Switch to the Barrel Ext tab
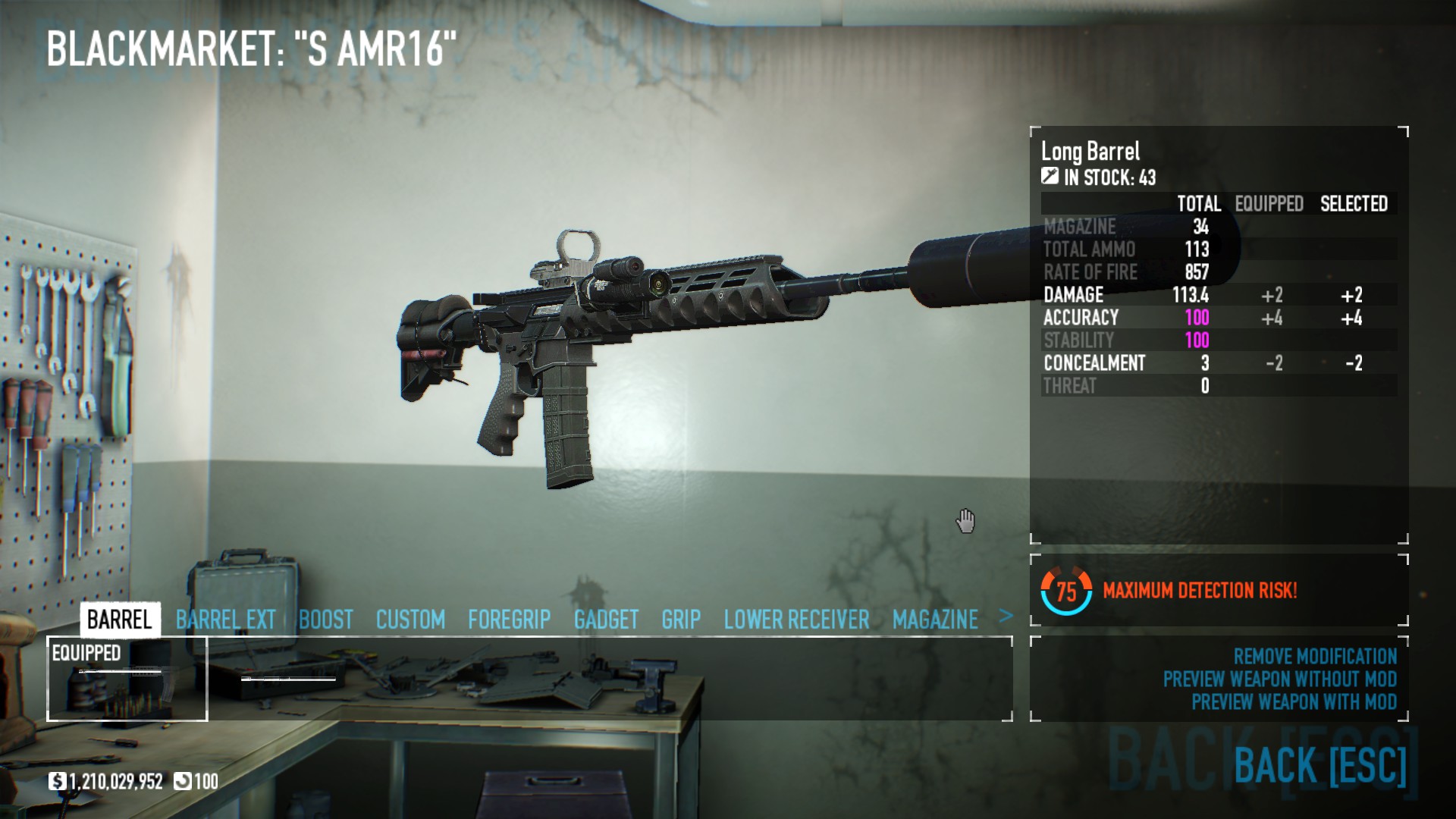This screenshot has width=1456, height=819. coord(225,620)
